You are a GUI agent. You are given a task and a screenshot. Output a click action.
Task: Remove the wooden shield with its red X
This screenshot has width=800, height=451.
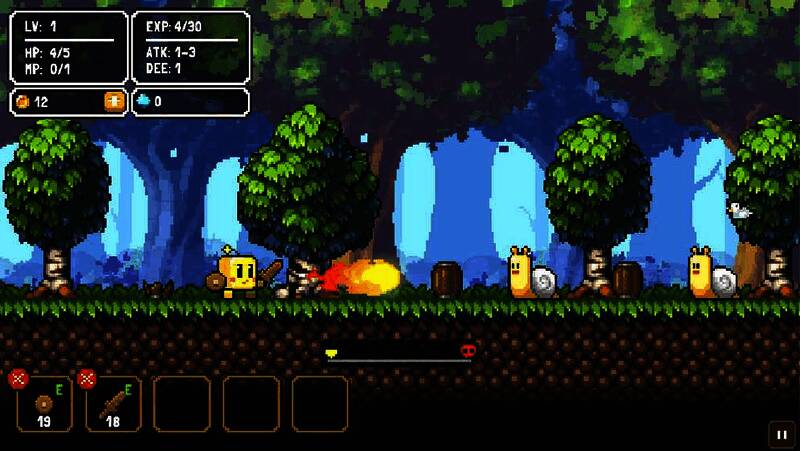coord(17,378)
